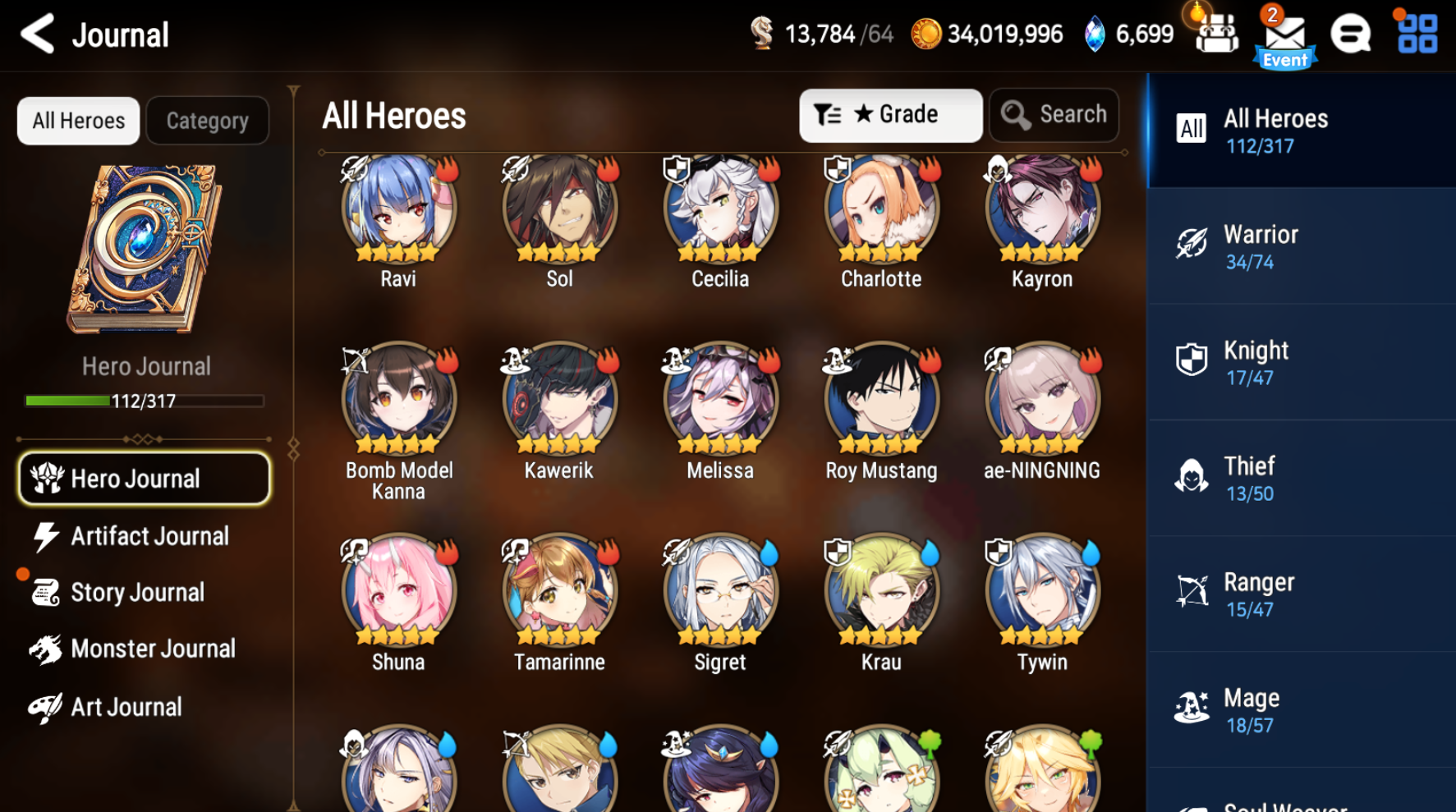The image size is (1456, 812).
Task: Open the Grade sorting dropdown
Action: pos(891,114)
